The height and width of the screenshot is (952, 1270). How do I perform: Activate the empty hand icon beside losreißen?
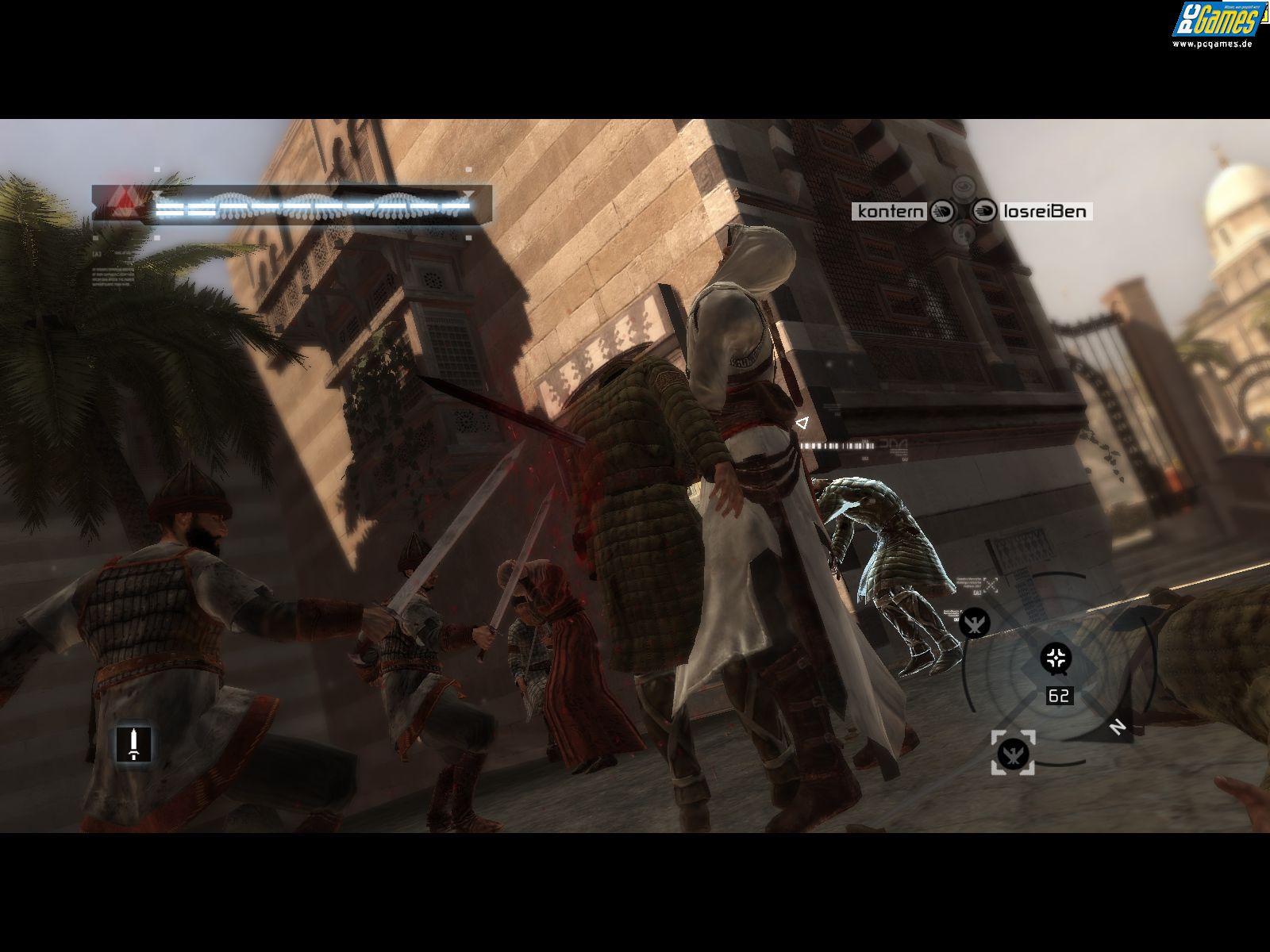(x=984, y=211)
